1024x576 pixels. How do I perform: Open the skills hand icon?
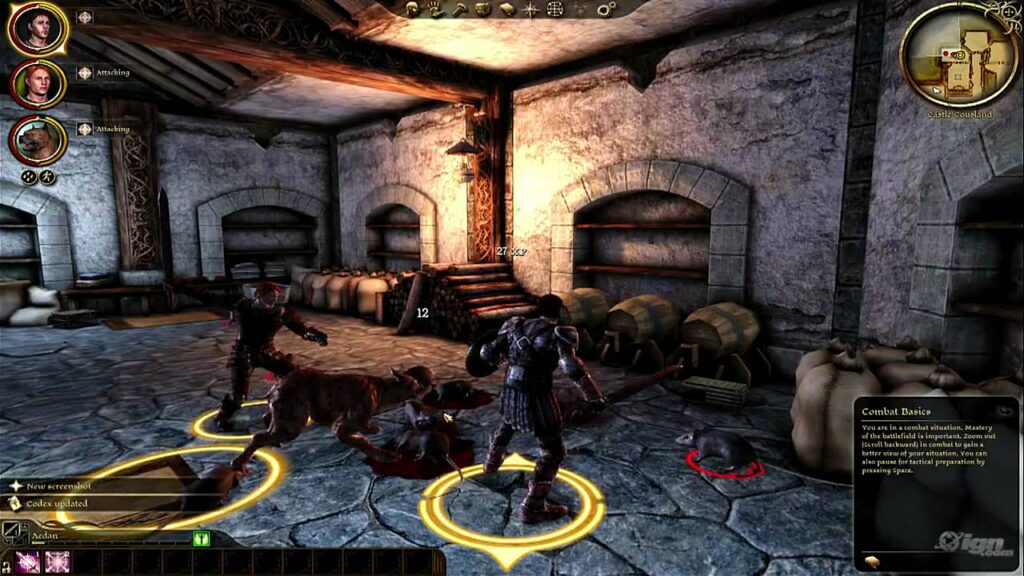(x=436, y=8)
